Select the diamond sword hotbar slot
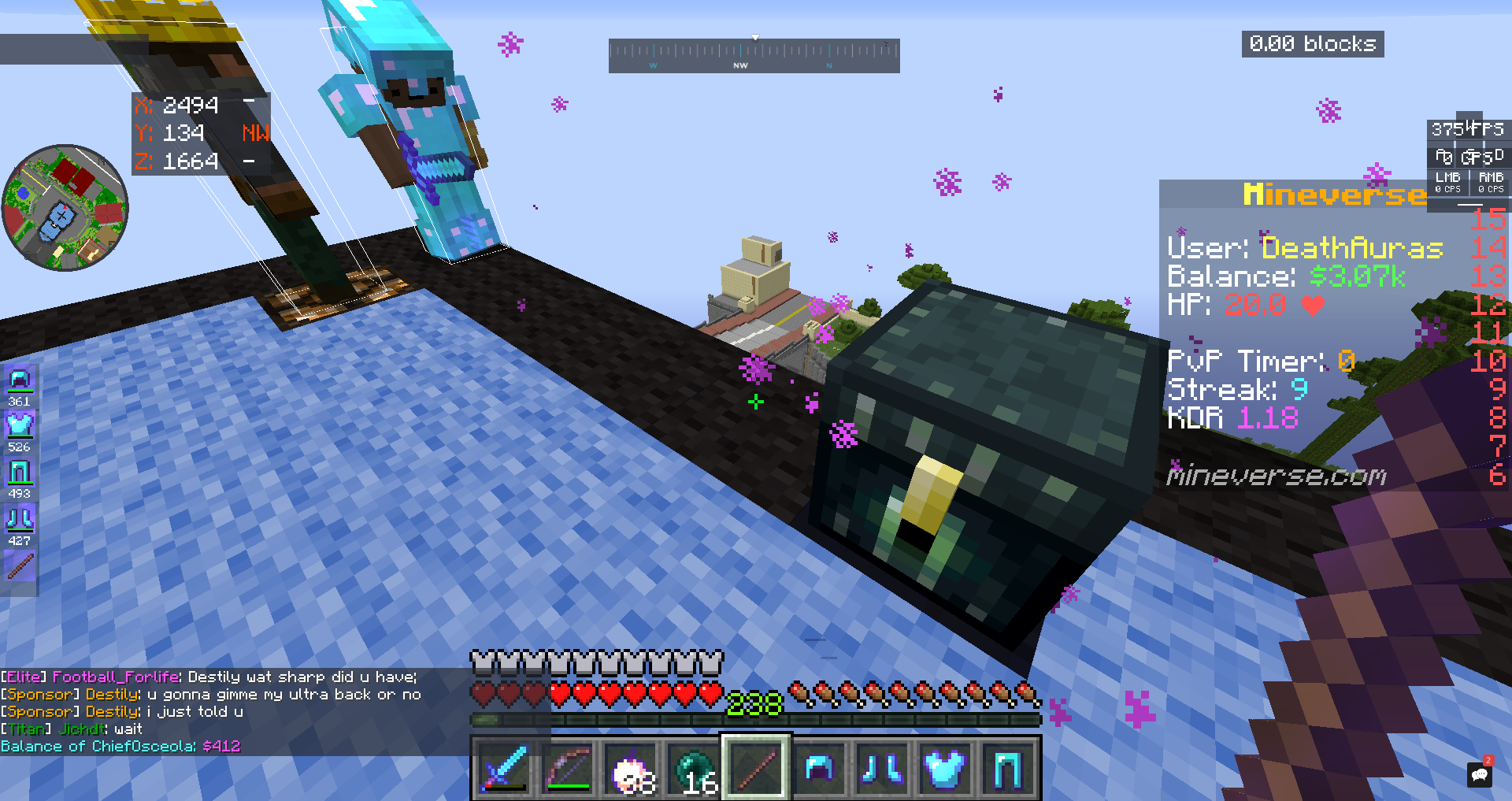Image resolution: width=1512 pixels, height=801 pixels. pyautogui.click(x=504, y=768)
